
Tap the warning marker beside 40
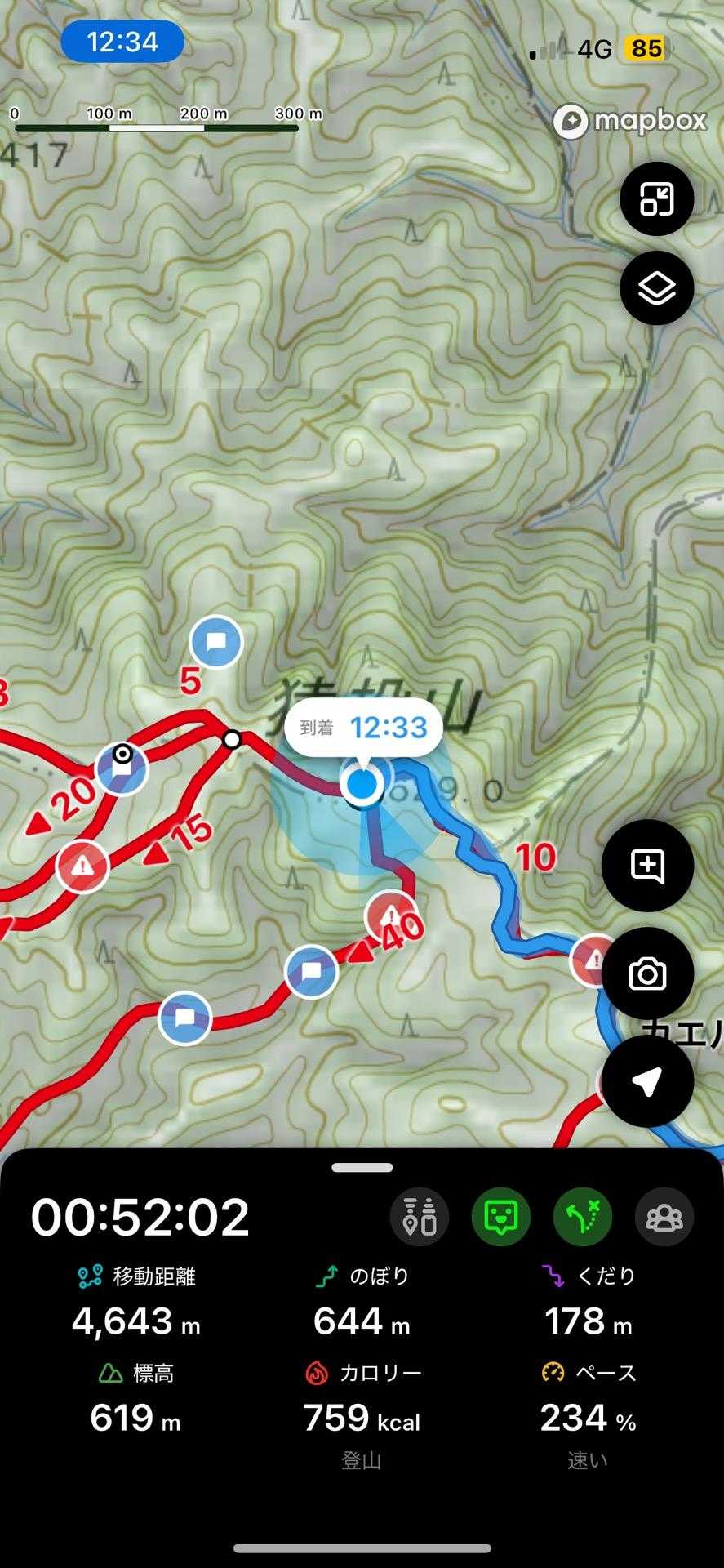click(392, 915)
